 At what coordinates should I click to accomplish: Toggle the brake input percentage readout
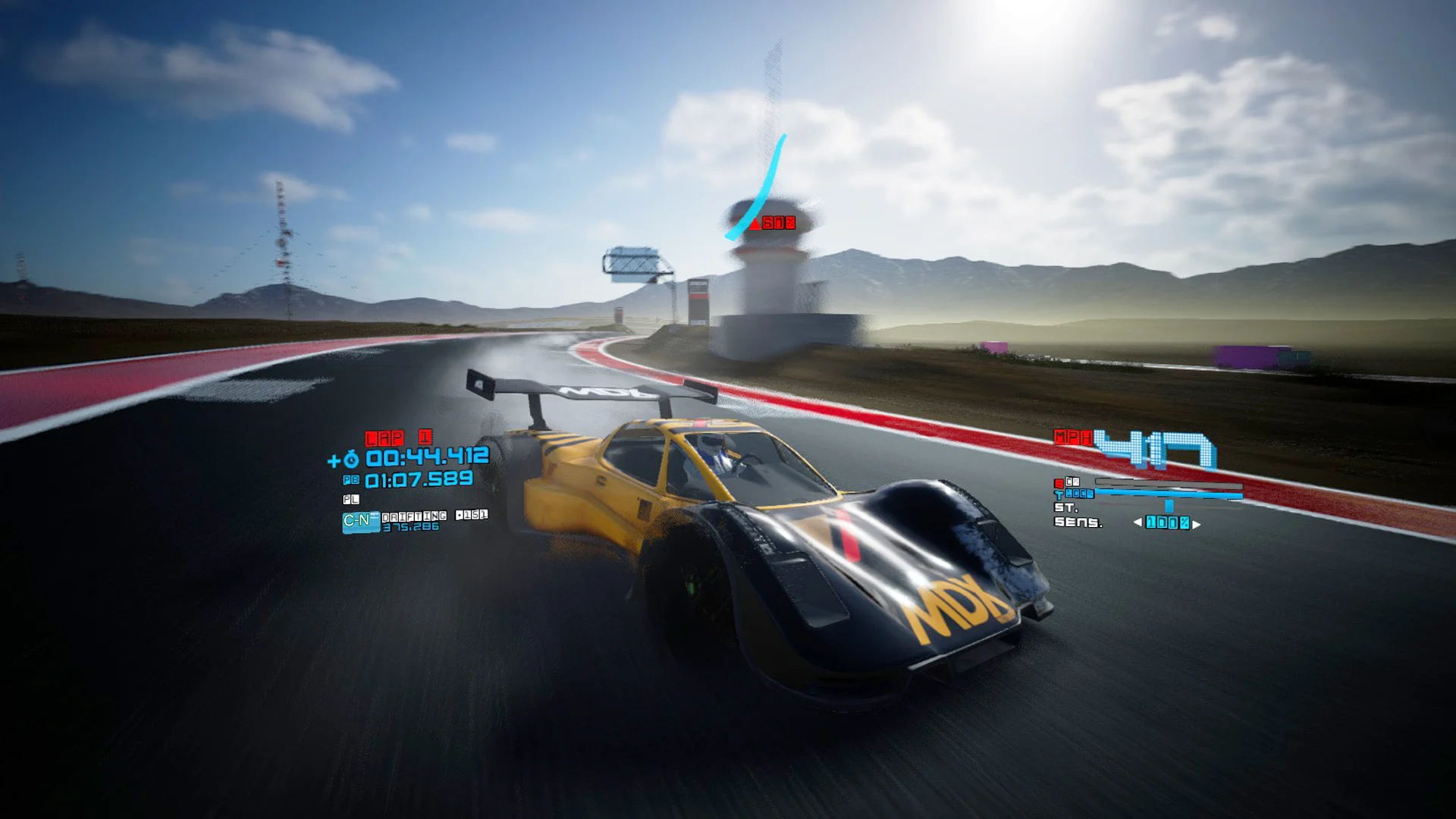[1072, 482]
